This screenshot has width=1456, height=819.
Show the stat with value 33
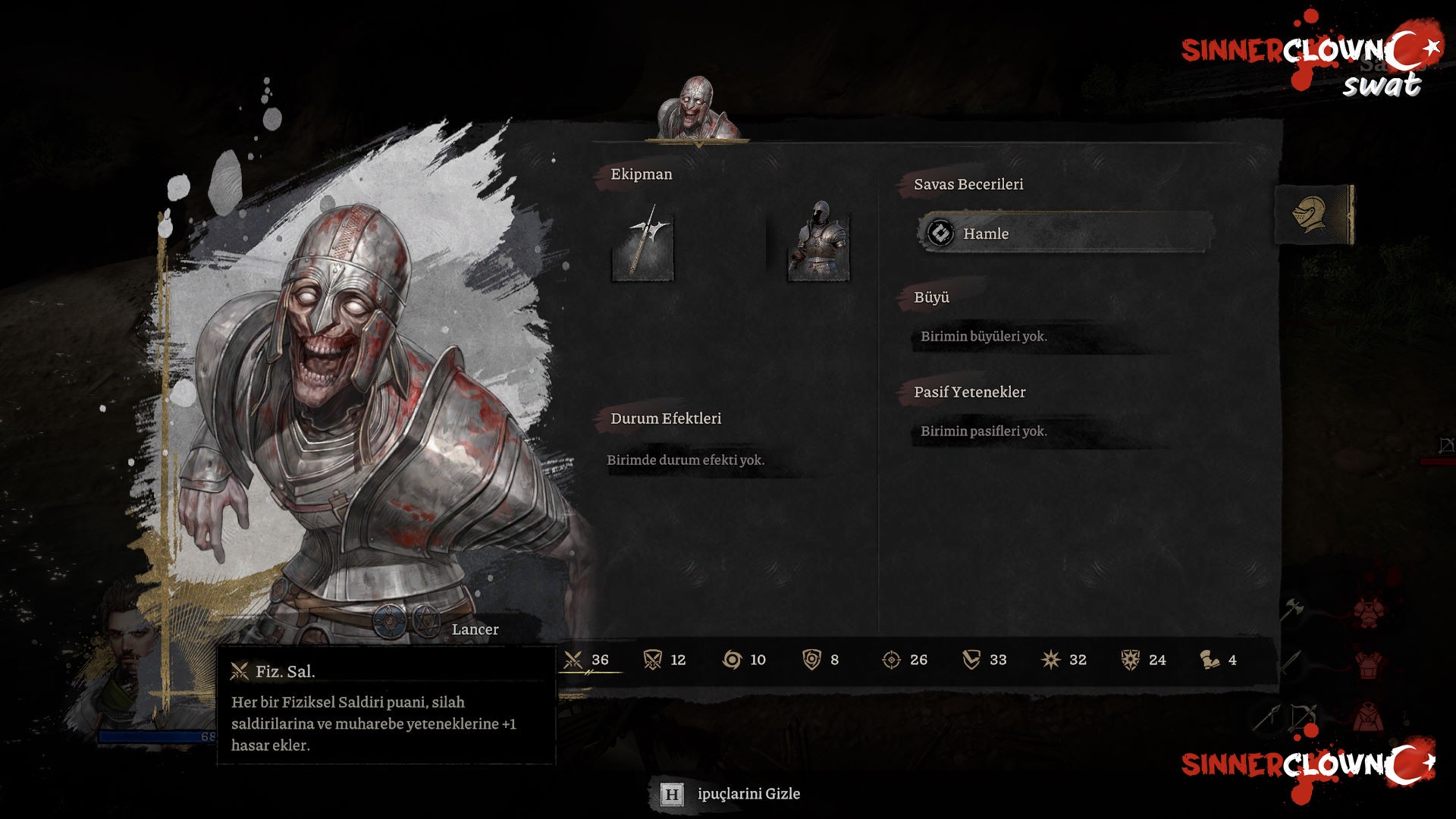[x=984, y=660]
